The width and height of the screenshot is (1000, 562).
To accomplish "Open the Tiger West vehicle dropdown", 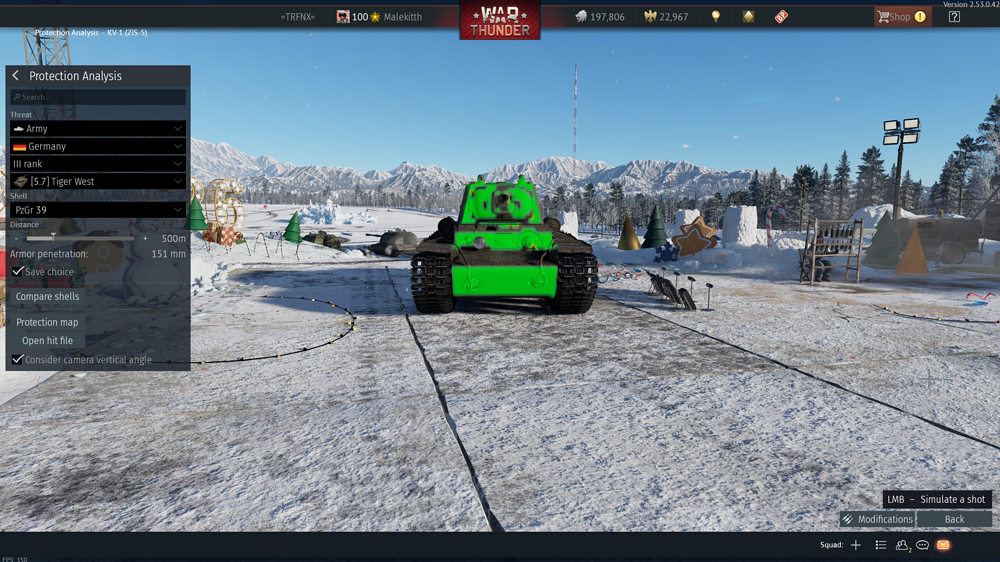I will point(98,181).
